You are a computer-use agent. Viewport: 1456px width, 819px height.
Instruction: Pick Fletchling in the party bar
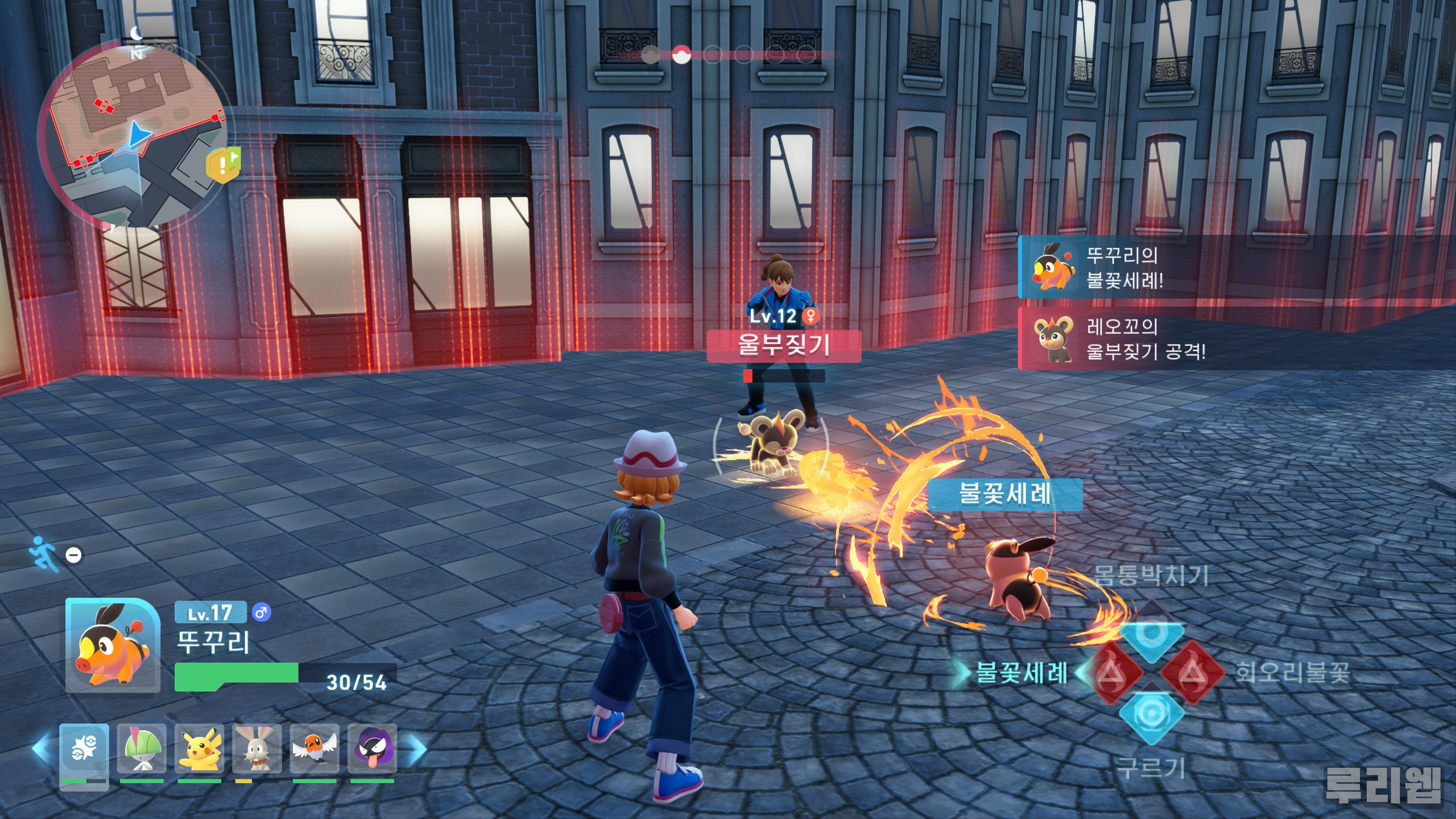click(x=314, y=748)
